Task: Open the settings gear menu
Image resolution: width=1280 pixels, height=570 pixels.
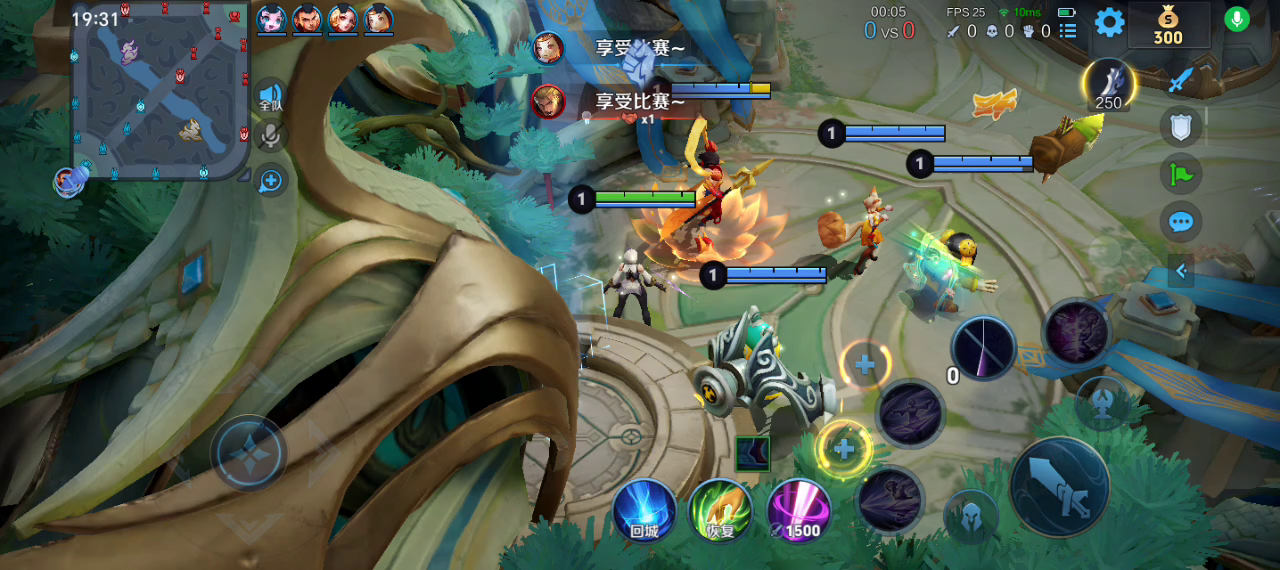Action: [x=1109, y=22]
